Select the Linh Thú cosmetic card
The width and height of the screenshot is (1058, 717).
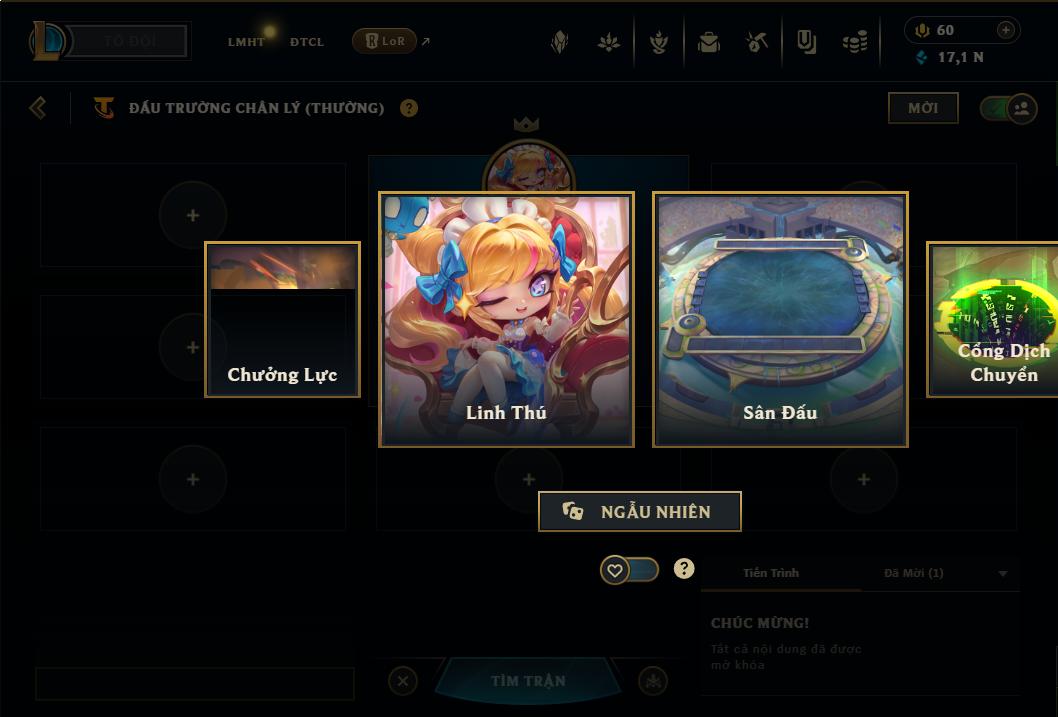coord(506,319)
